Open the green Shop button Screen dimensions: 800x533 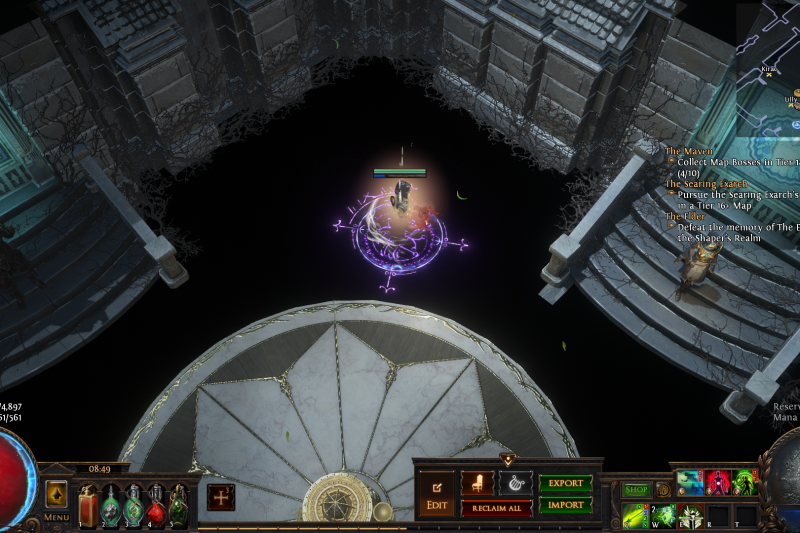tap(636, 490)
